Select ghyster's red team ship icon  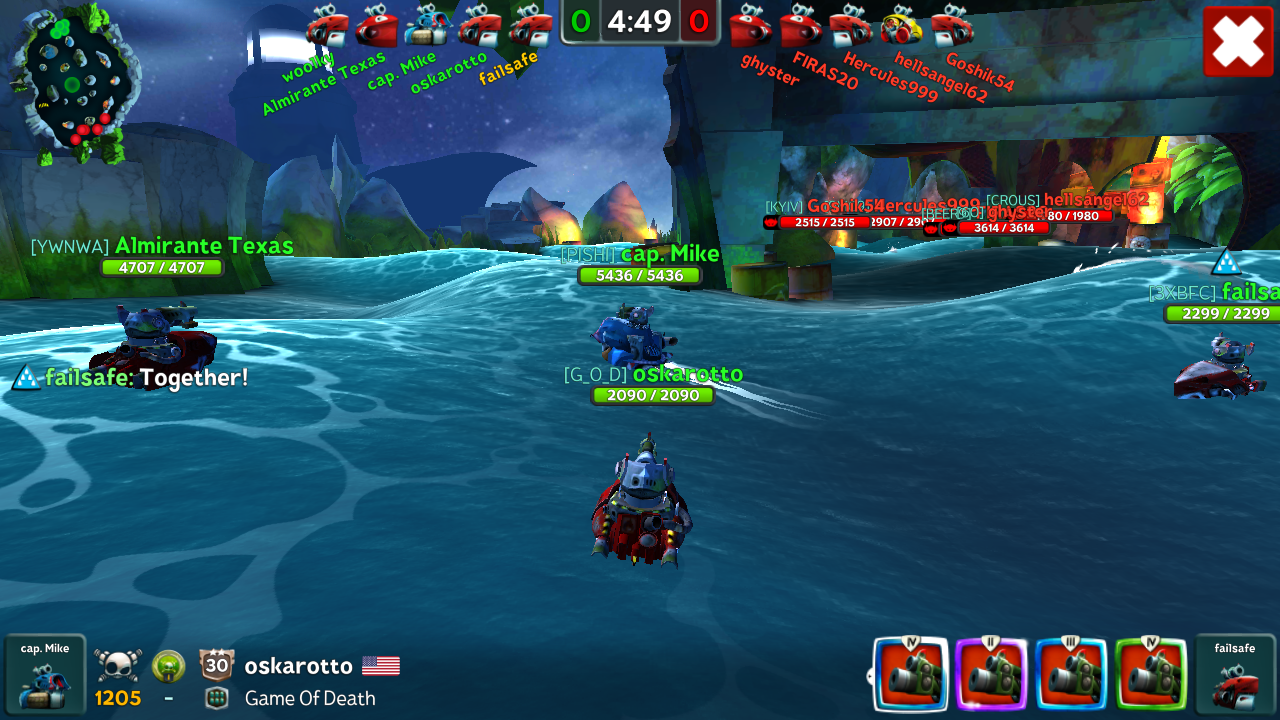(x=750, y=26)
